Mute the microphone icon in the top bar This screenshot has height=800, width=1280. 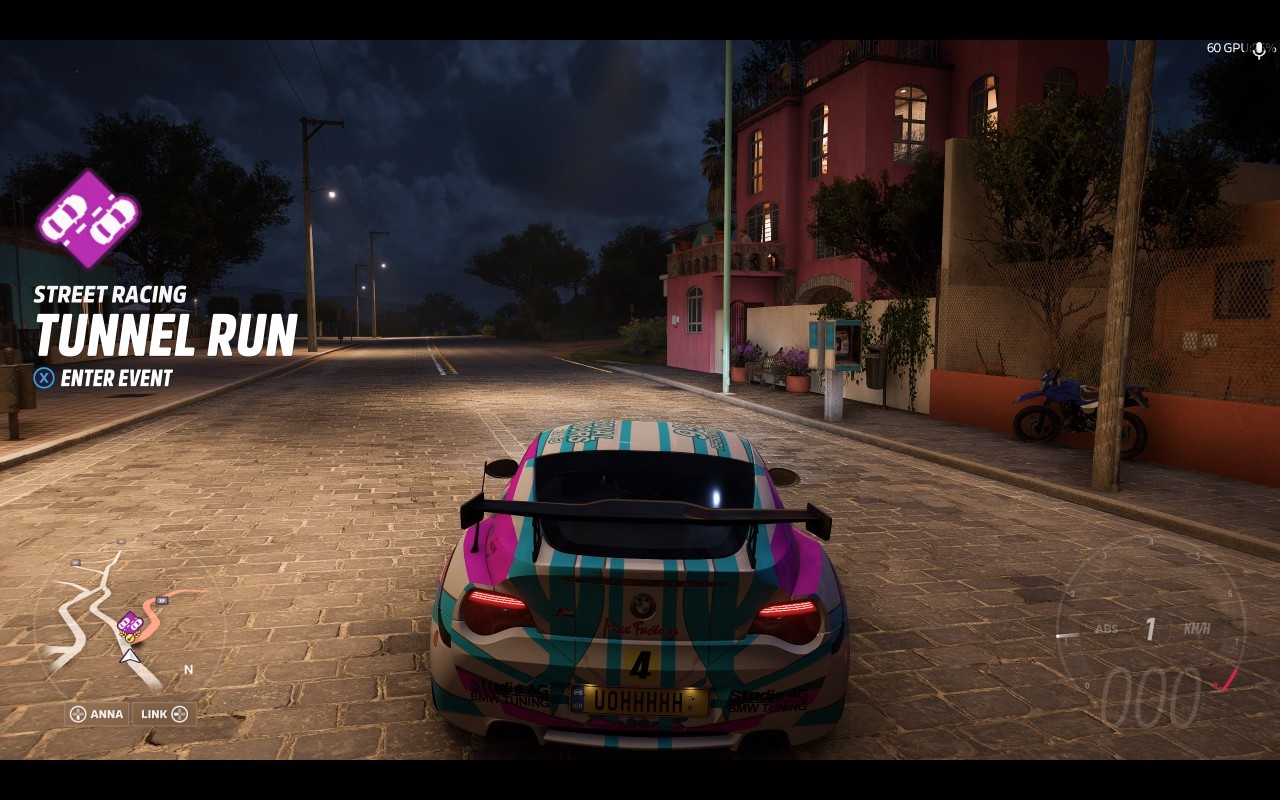(1259, 48)
